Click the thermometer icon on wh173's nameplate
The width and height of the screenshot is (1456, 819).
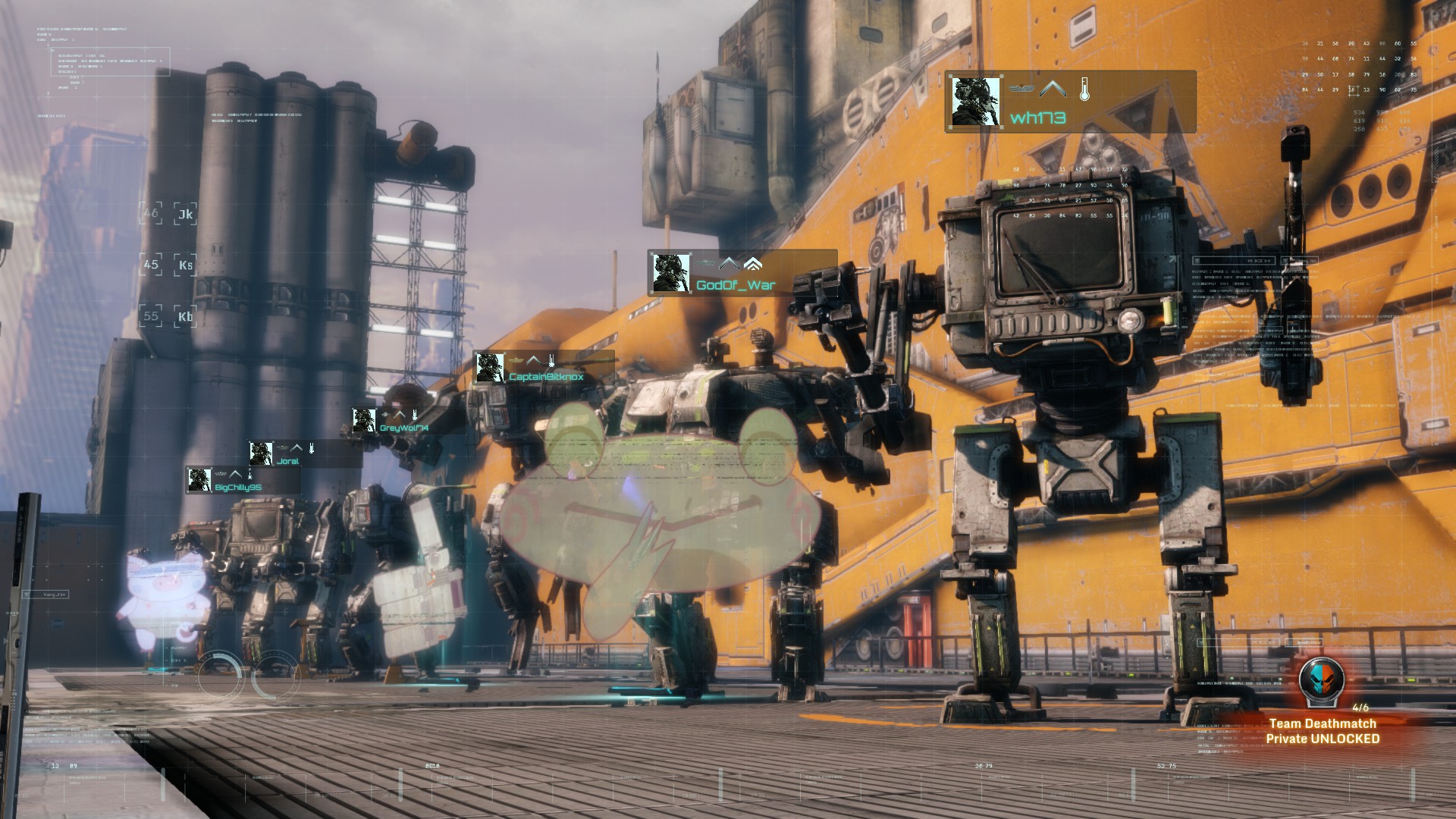(1084, 88)
